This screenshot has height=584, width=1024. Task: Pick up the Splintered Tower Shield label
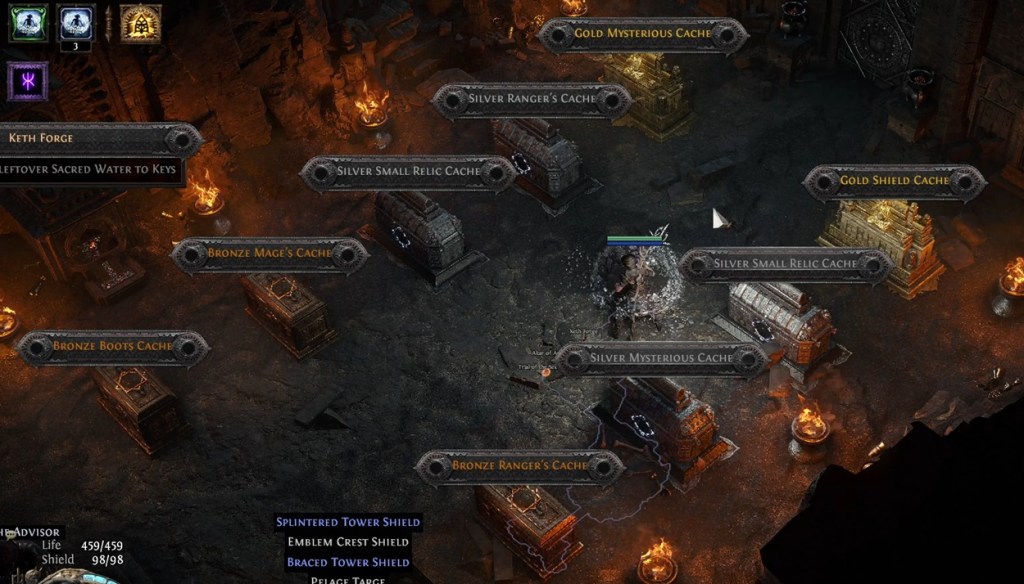(x=348, y=522)
